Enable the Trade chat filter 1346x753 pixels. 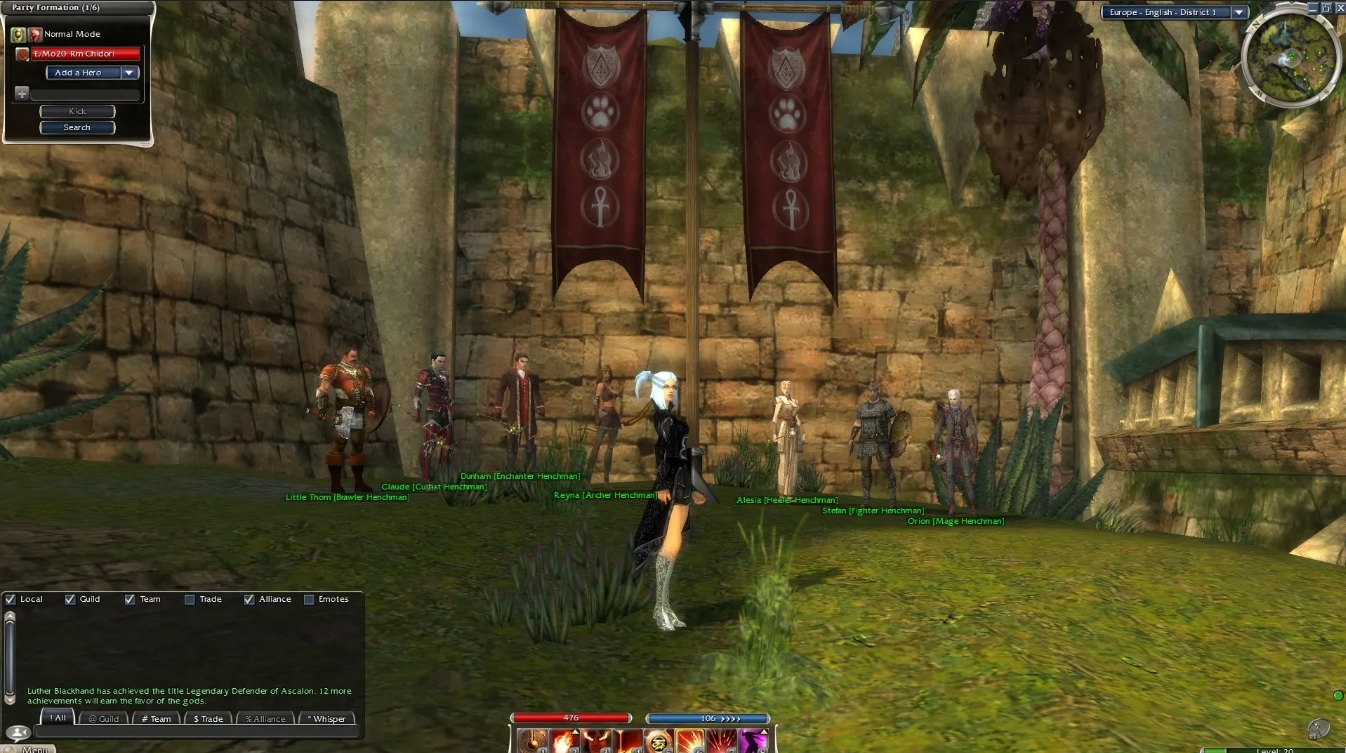coord(189,599)
